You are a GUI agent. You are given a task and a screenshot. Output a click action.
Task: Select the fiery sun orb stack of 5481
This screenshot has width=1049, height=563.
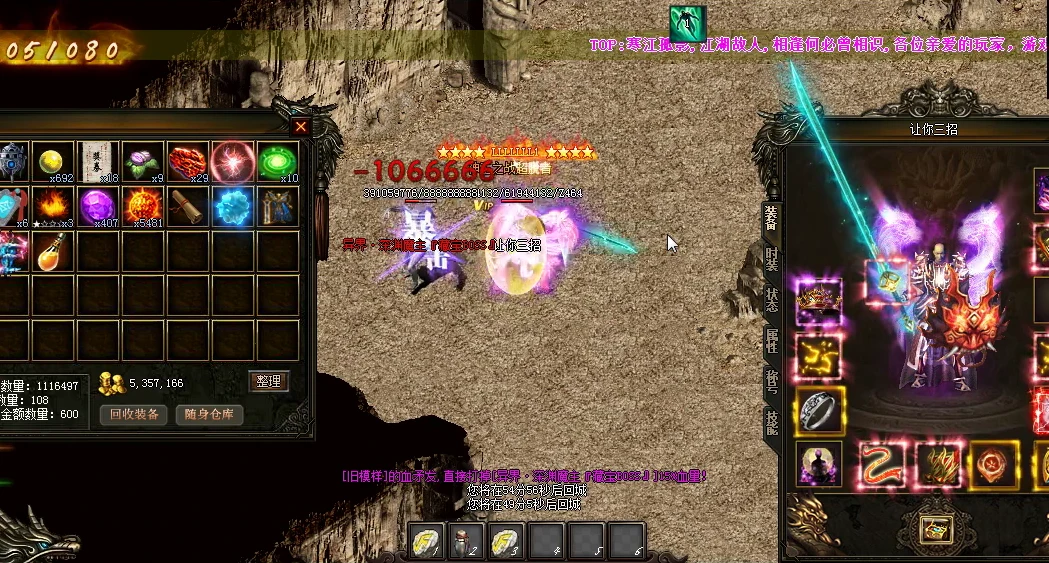(x=143, y=207)
